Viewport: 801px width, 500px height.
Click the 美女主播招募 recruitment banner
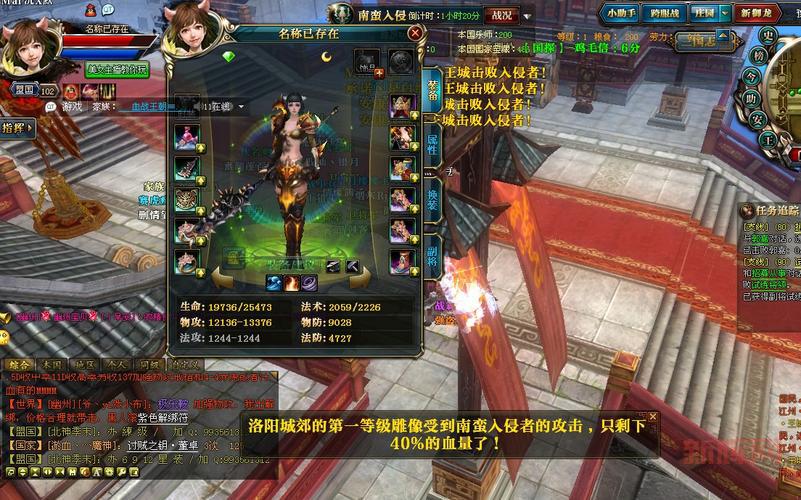tap(117, 69)
